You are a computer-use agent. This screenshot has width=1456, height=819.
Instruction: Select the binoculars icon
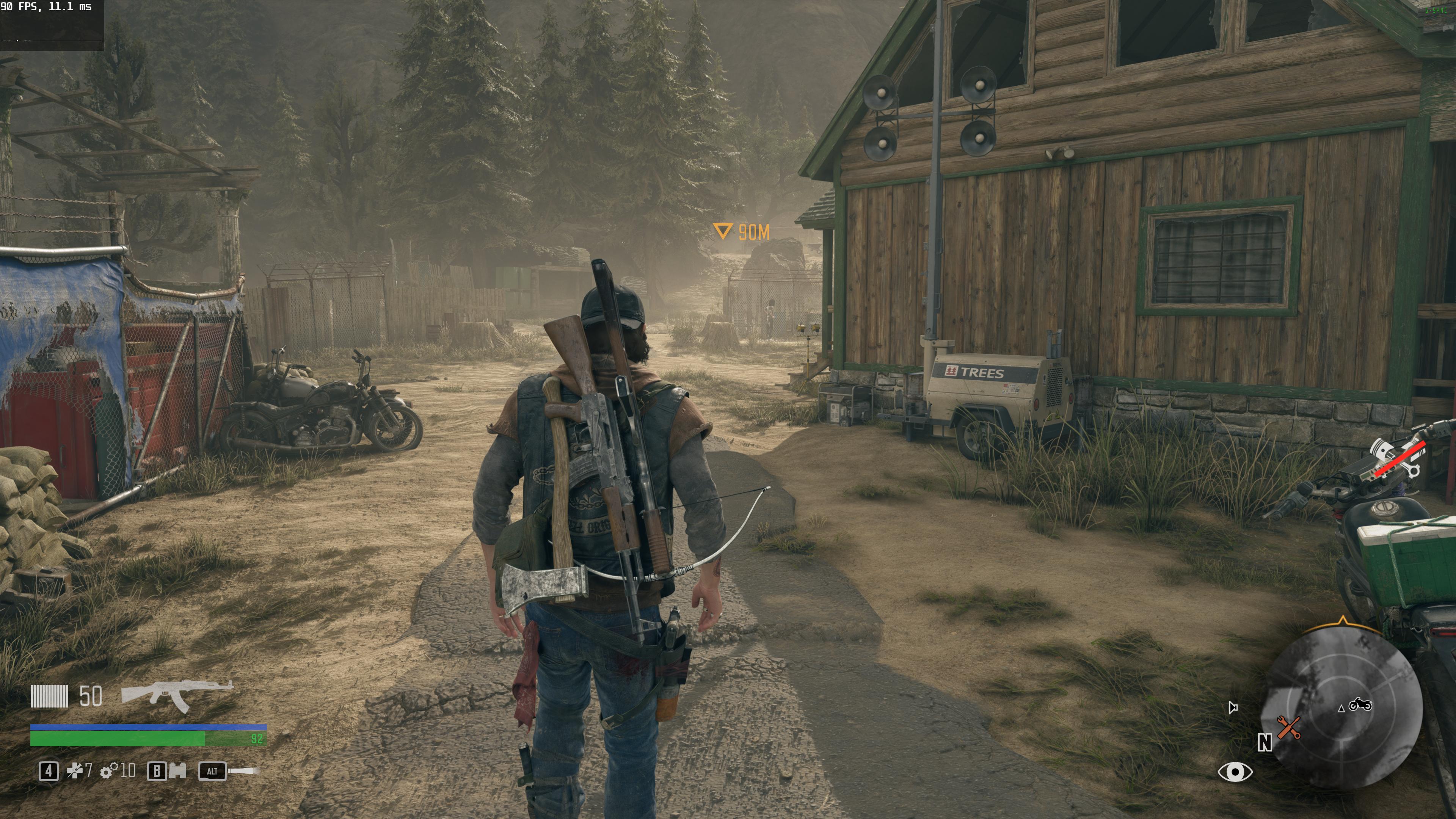(x=177, y=771)
